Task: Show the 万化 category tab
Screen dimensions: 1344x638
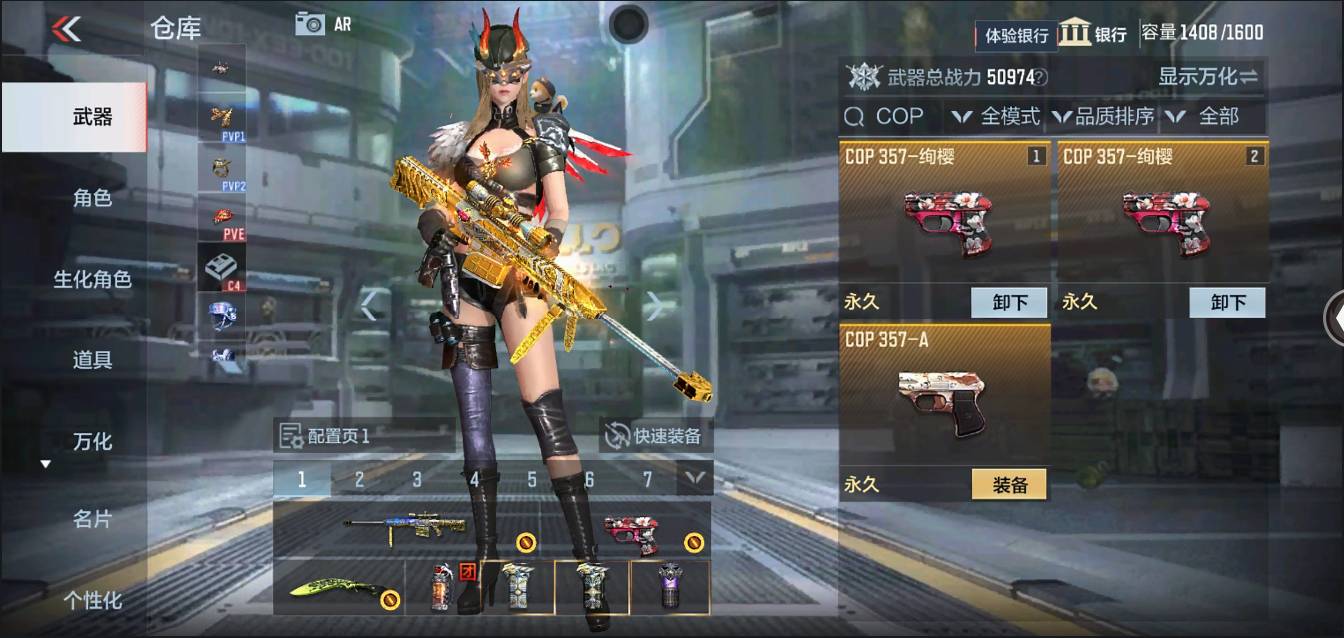Action: pyautogui.click(x=92, y=441)
